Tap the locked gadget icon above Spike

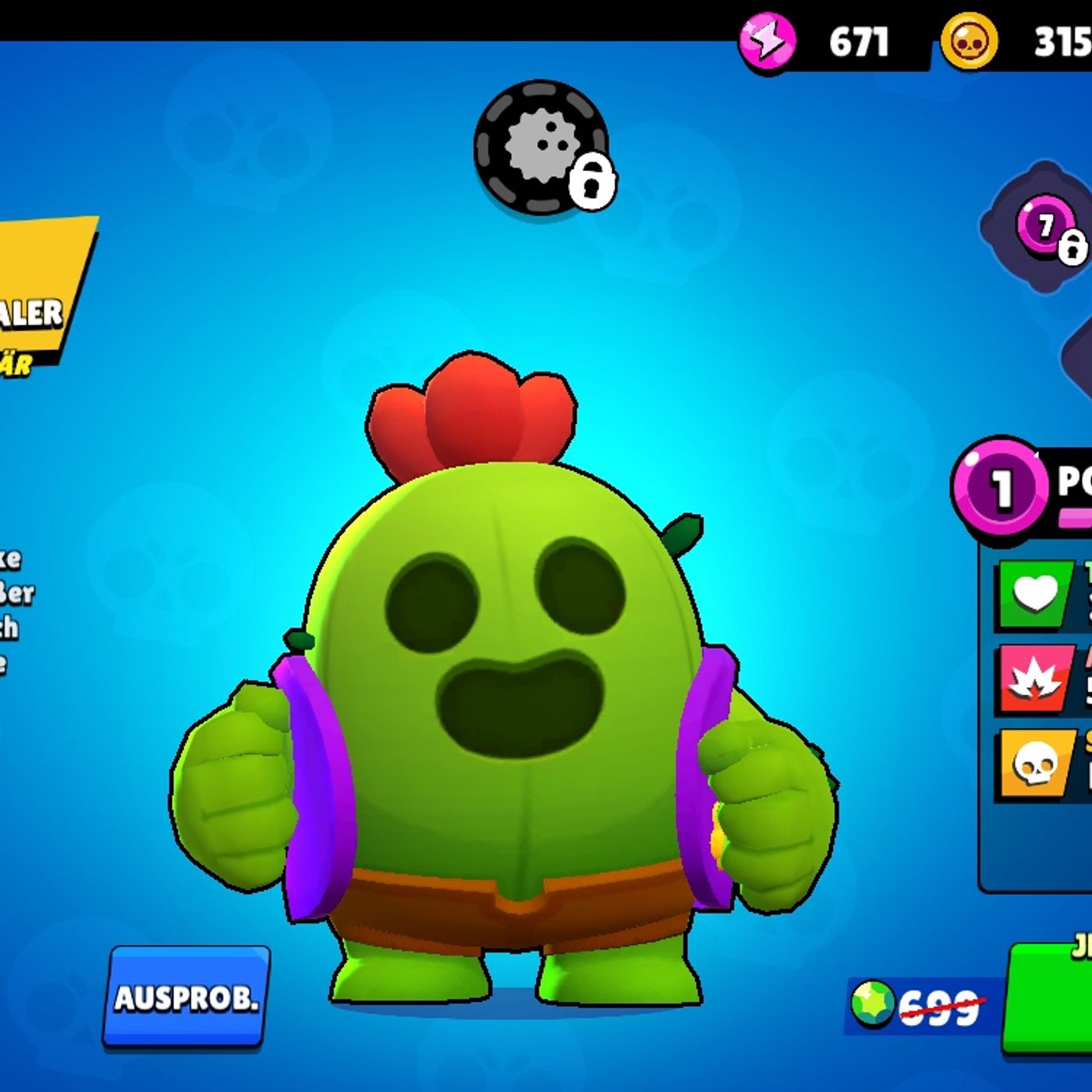click(x=542, y=147)
